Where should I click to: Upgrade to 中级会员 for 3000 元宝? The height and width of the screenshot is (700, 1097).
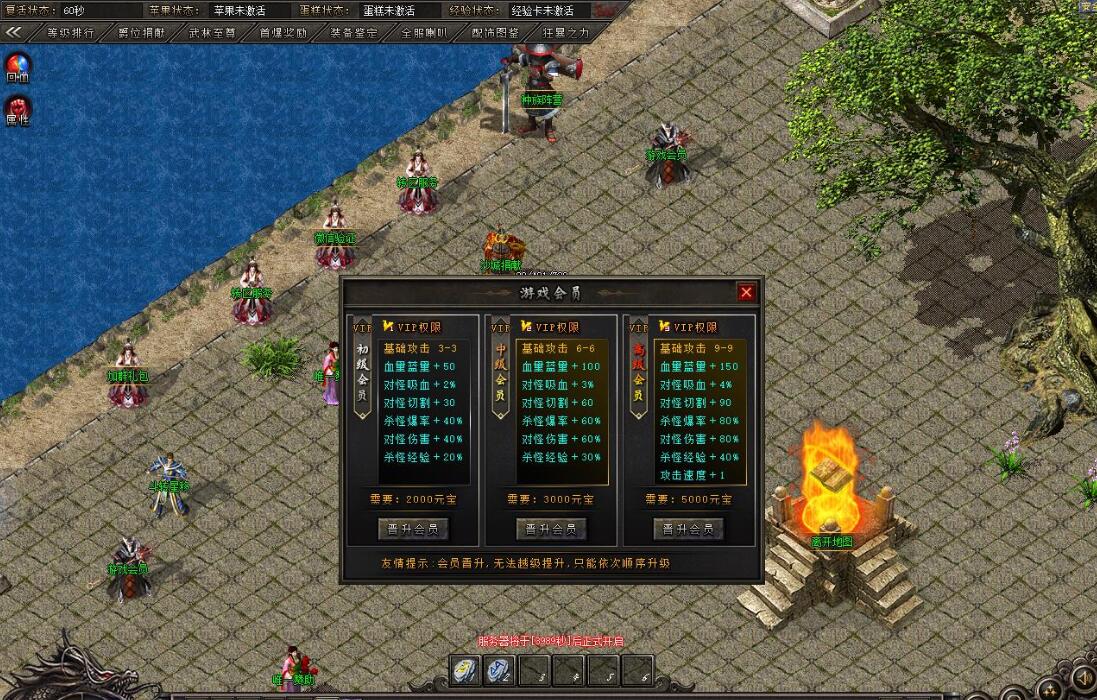click(x=551, y=528)
